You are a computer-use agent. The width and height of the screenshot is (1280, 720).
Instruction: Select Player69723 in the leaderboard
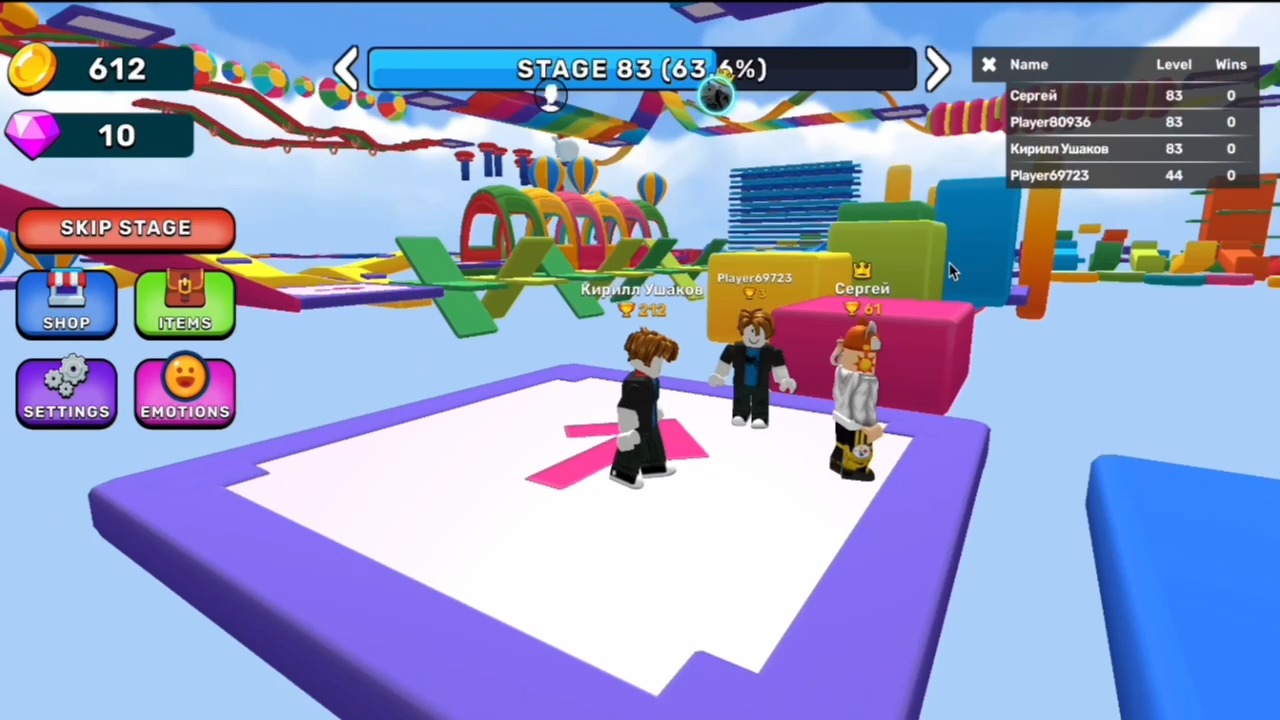[1049, 174]
